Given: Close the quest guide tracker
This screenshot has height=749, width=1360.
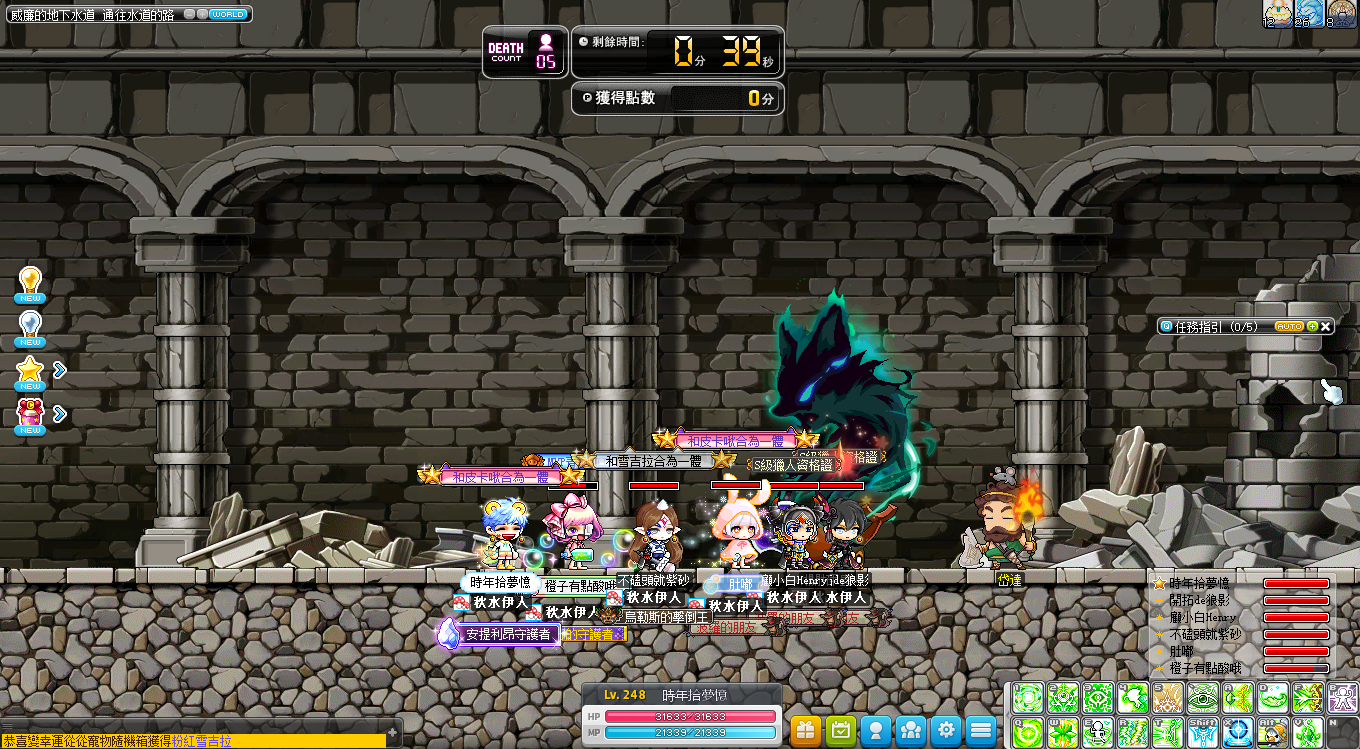Looking at the screenshot, I should pyautogui.click(x=1326, y=327).
